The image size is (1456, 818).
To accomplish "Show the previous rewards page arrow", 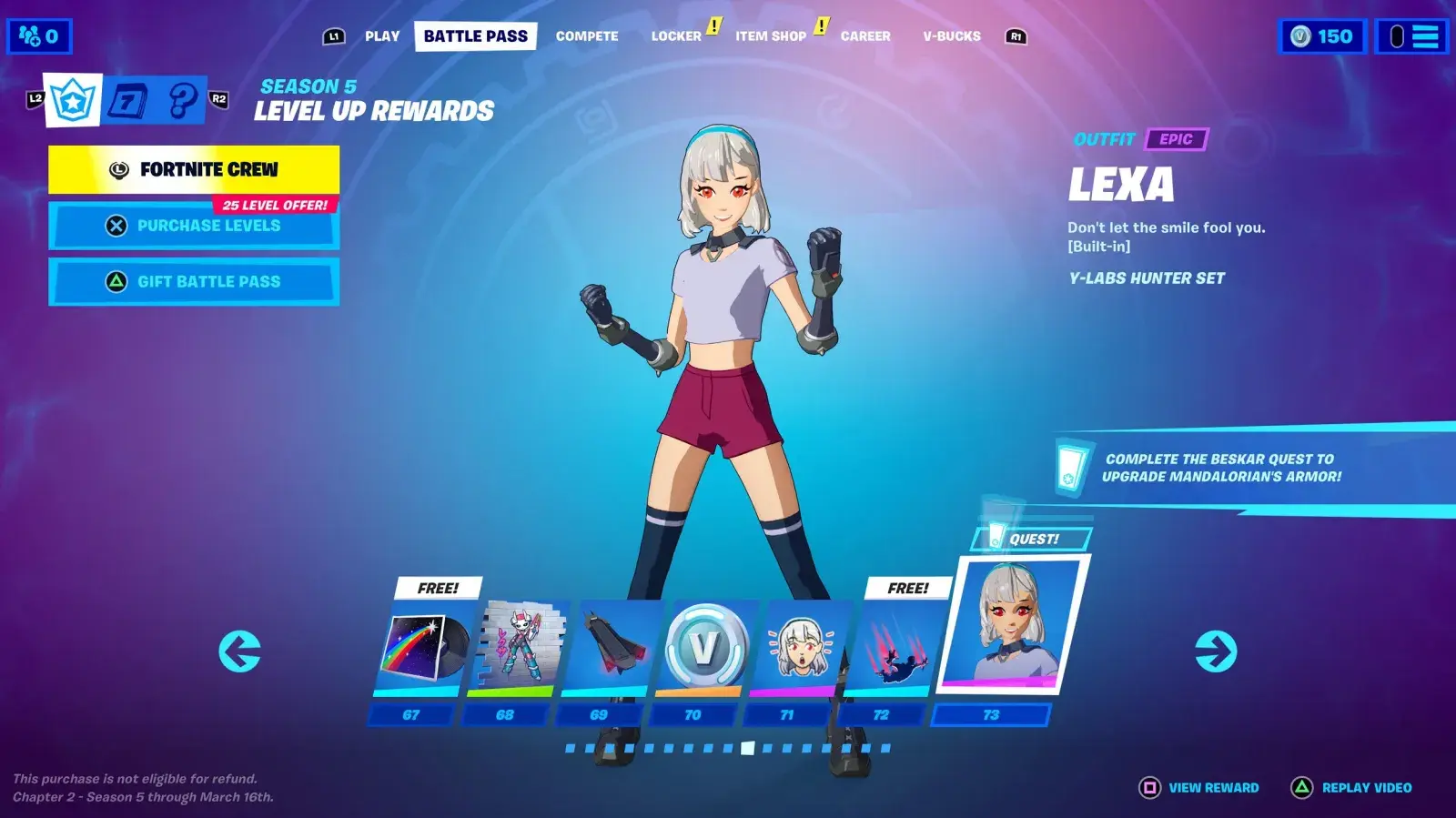I will (240, 651).
